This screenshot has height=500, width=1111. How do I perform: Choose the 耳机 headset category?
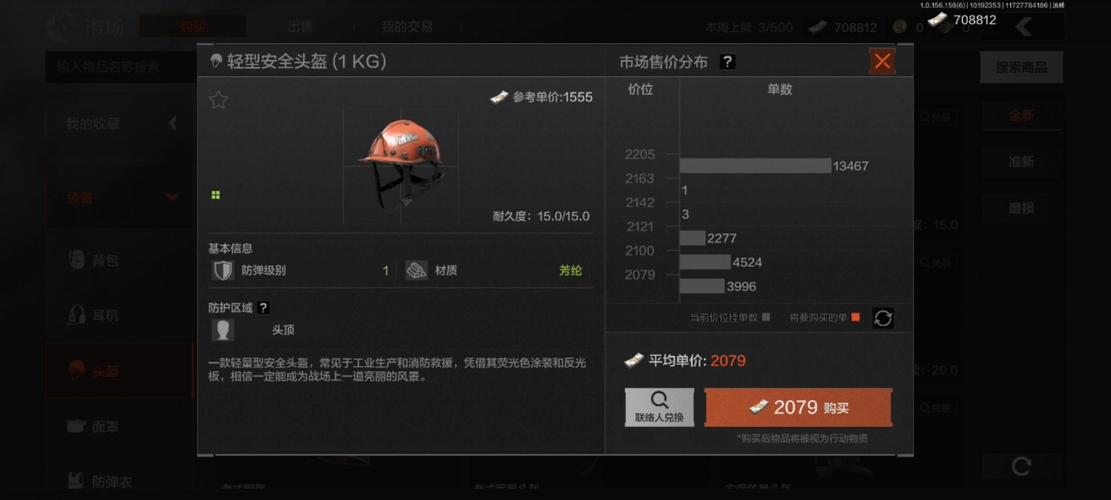105,316
